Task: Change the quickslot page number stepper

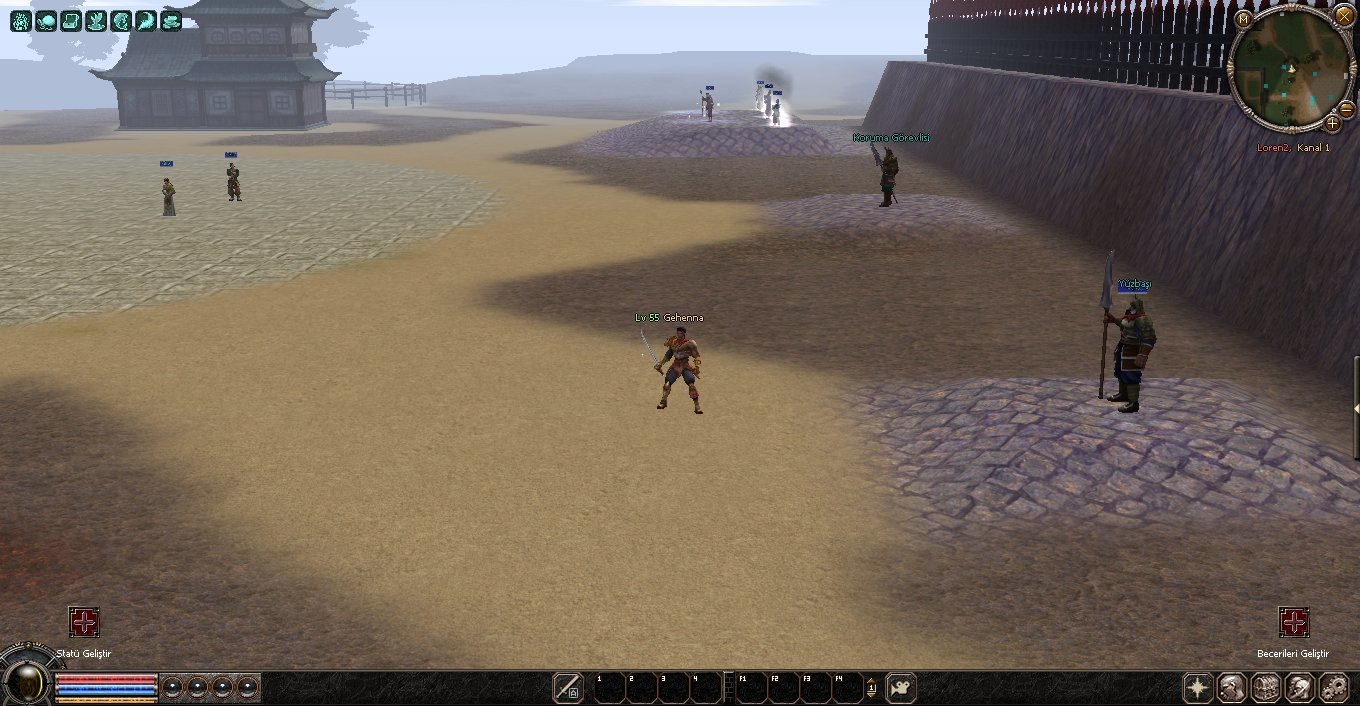Action: tap(871, 688)
